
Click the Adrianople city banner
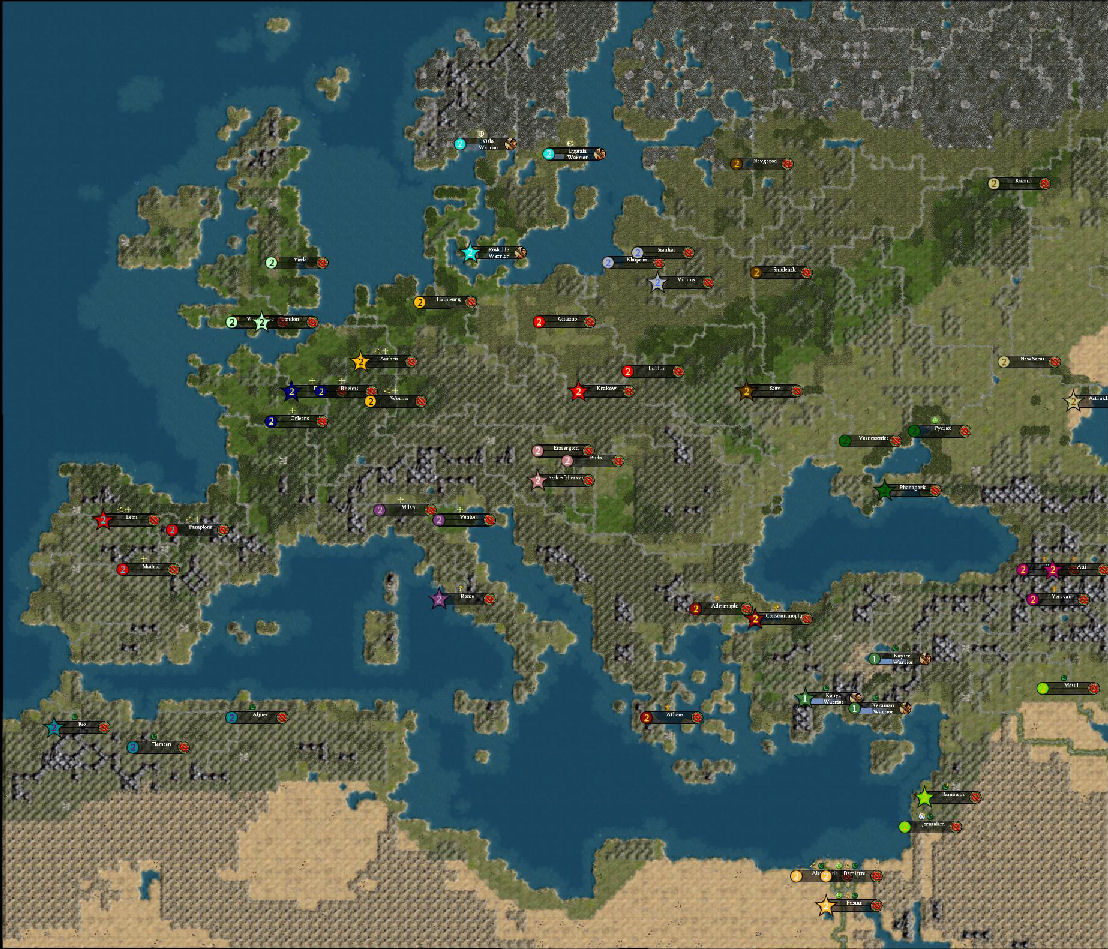(x=724, y=608)
